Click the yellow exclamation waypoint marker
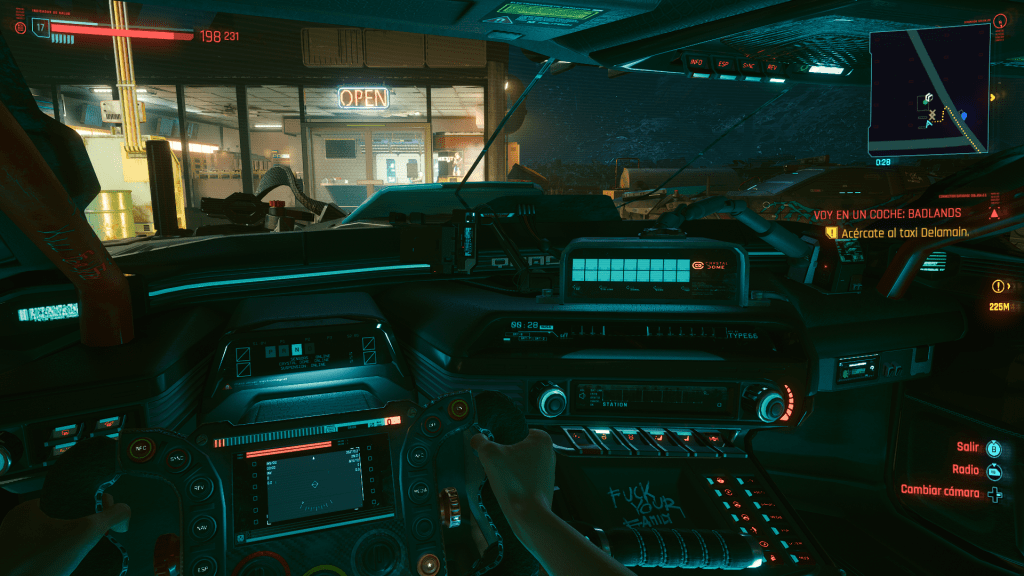 pyautogui.click(x=998, y=286)
